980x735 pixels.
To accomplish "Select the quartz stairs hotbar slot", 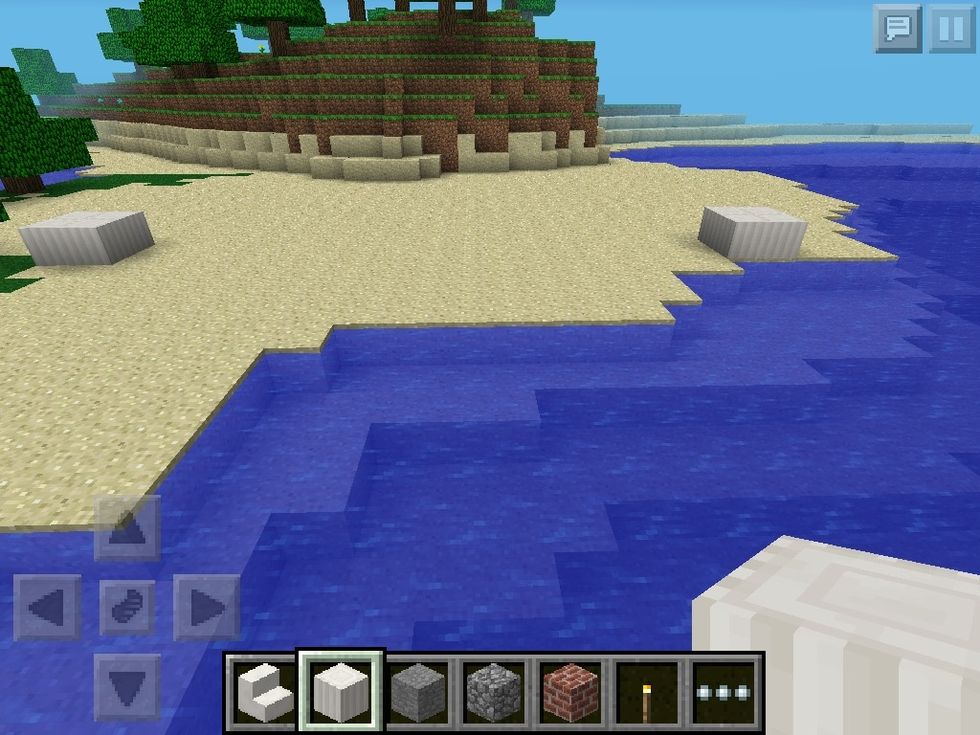I will [x=263, y=692].
